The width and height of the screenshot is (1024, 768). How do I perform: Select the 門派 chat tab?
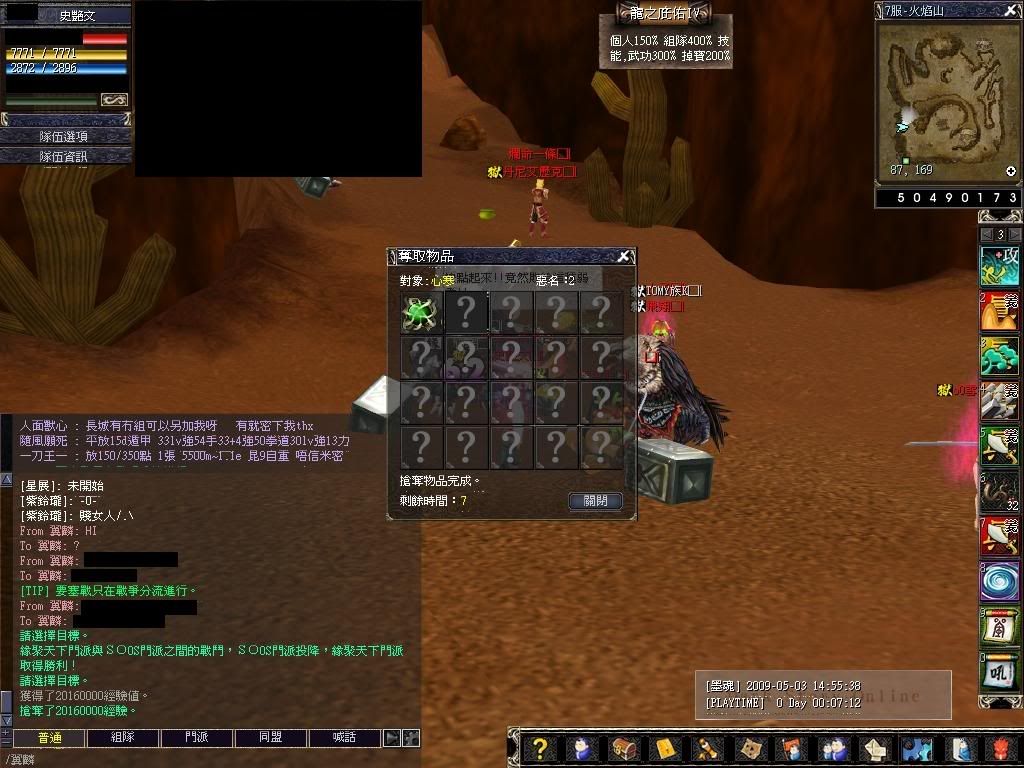(x=196, y=738)
